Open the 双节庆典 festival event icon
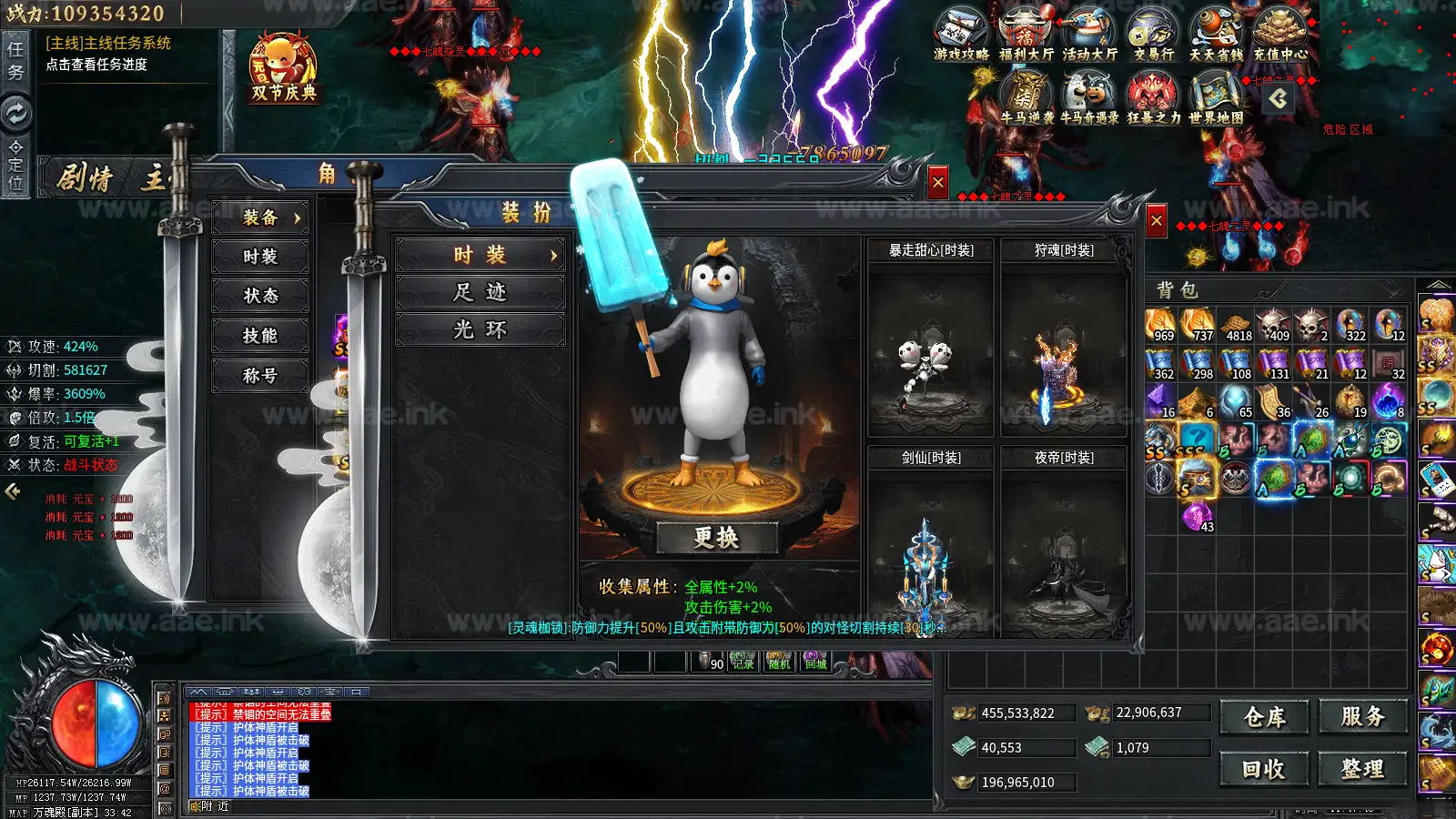 (284, 69)
